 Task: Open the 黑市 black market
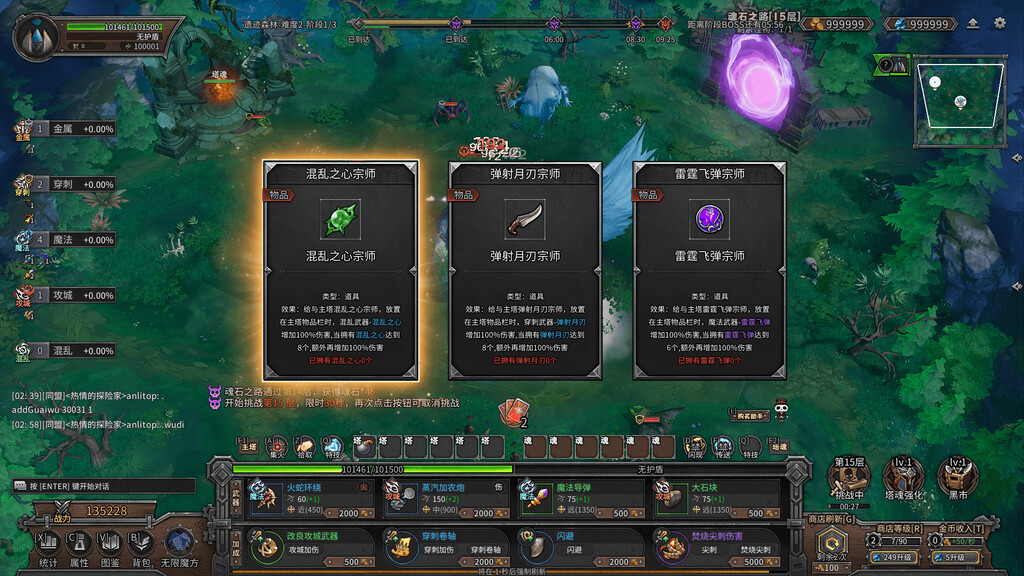click(x=957, y=478)
